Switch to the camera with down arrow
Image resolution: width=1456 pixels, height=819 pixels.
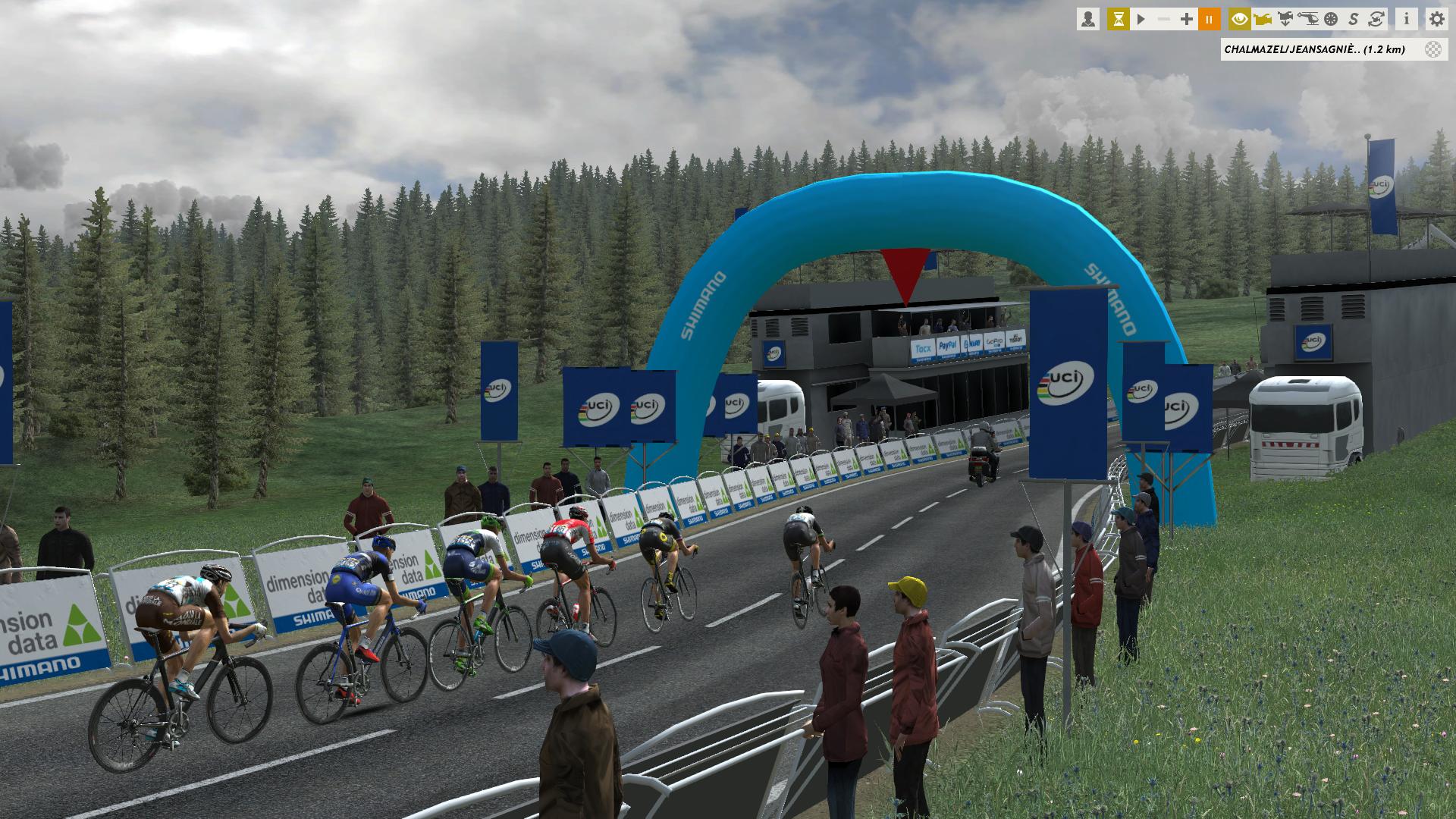(1285, 19)
